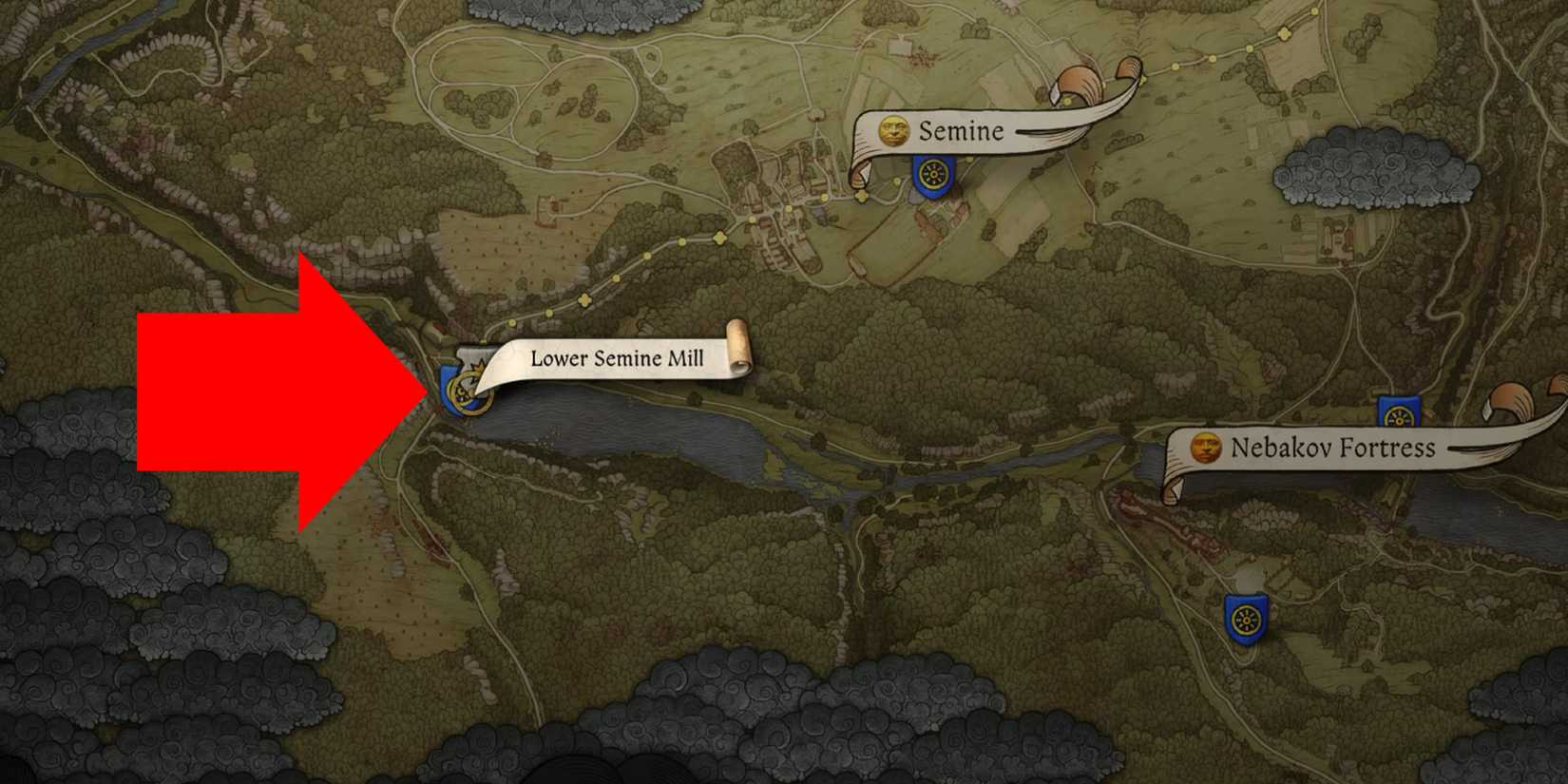Open the Nebakov Fortress location banner
1568x784 pixels.
tap(1330, 449)
